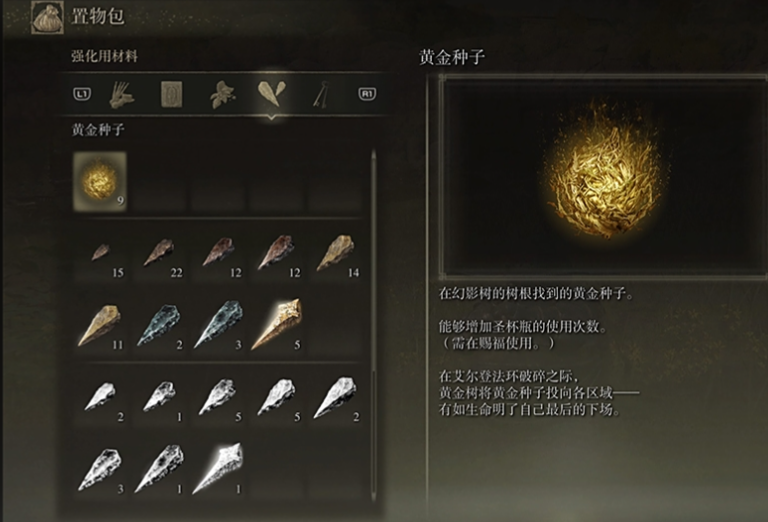The width and height of the screenshot is (768, 522).
Task: Select the smithing stone stack of 15
Action: [100, 255]
